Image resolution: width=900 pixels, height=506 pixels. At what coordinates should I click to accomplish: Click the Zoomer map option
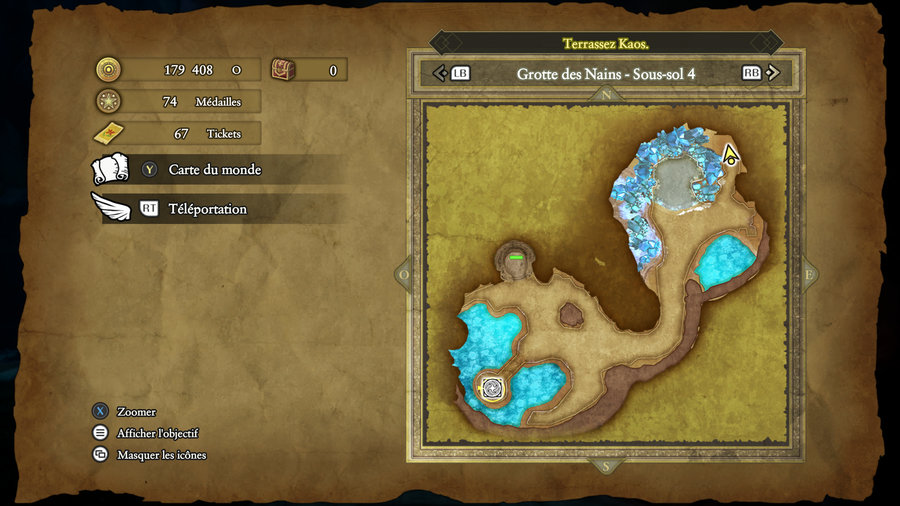(136, 412)
